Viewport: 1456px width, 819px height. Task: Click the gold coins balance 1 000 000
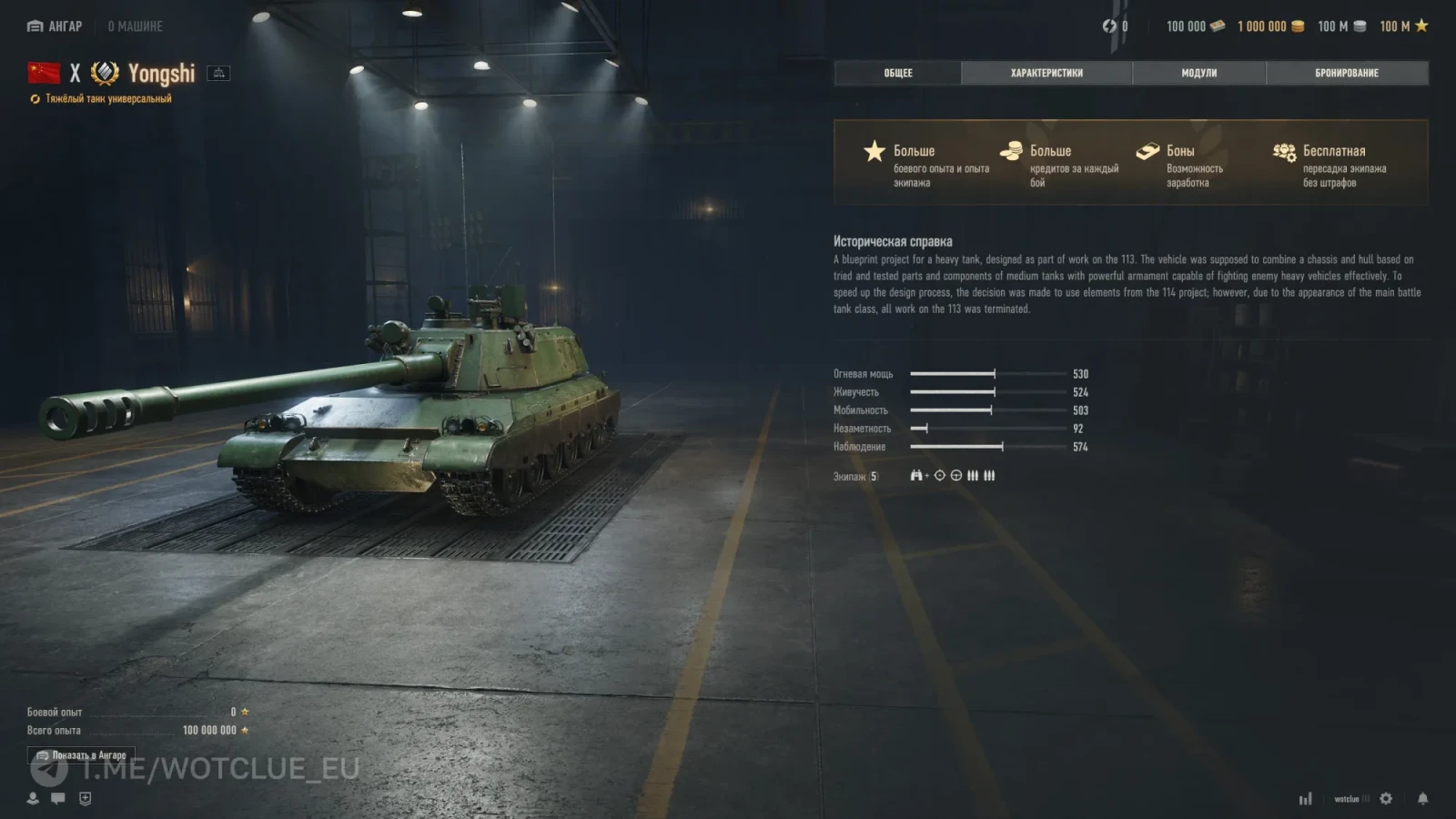[x=1270, y=26]
